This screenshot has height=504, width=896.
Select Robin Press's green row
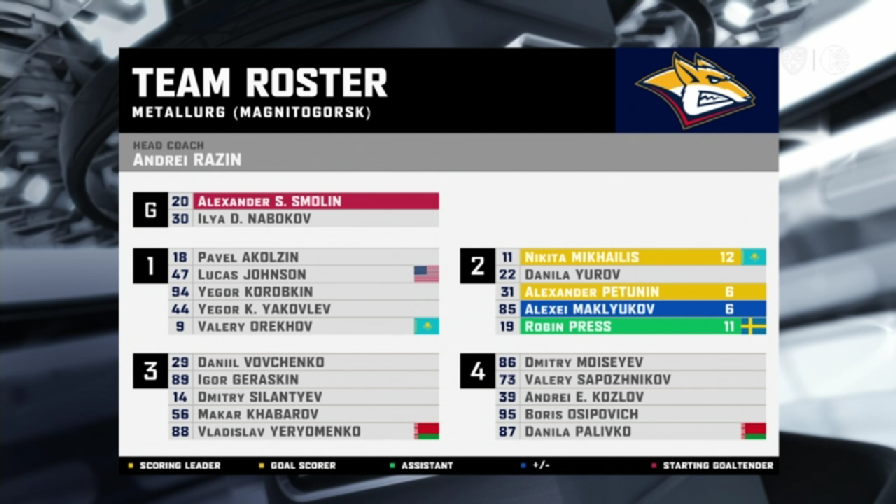click(x=630, y=327)
